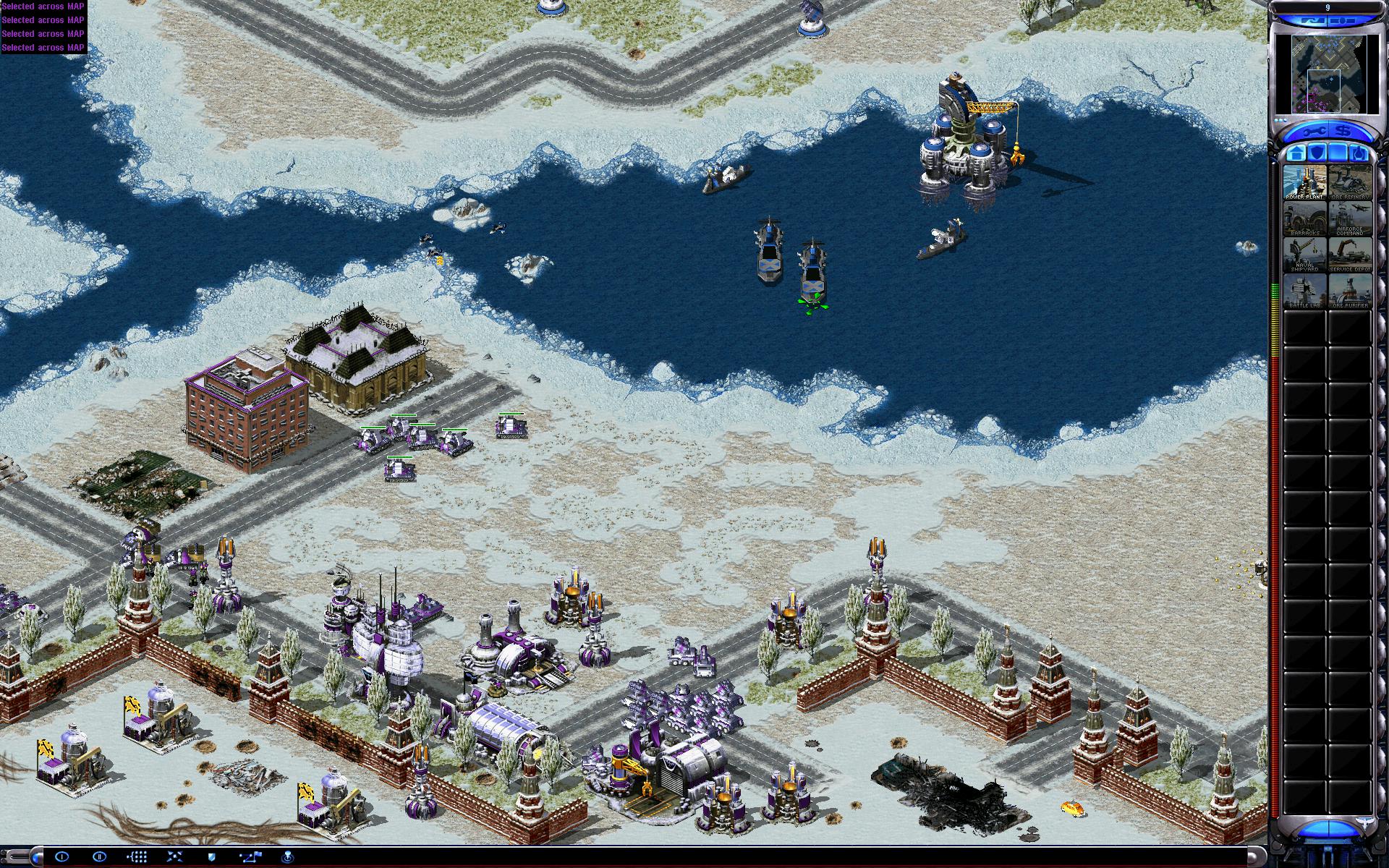Queue the Airforce Command structure
Screen dimensions: 1389x868
pyautogui.click(x=1350, y=218)
